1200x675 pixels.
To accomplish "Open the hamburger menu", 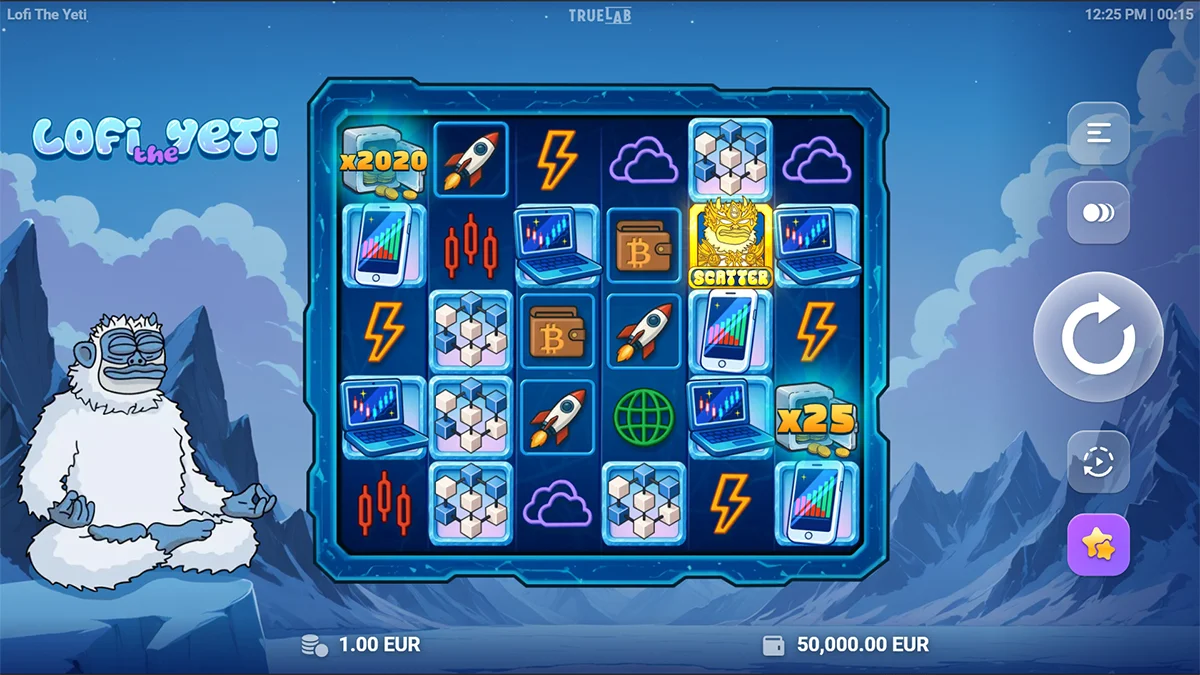I will click(1098, 133).
